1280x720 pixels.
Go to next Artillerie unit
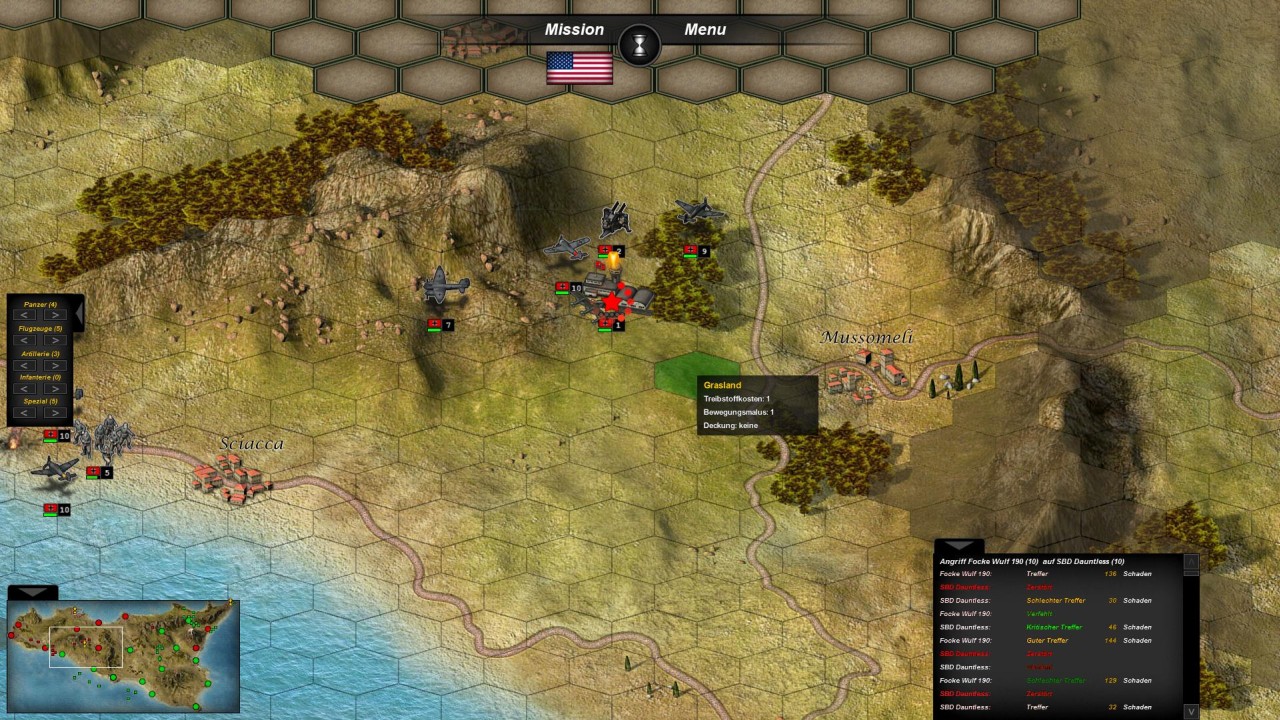(x=55, y=365)
